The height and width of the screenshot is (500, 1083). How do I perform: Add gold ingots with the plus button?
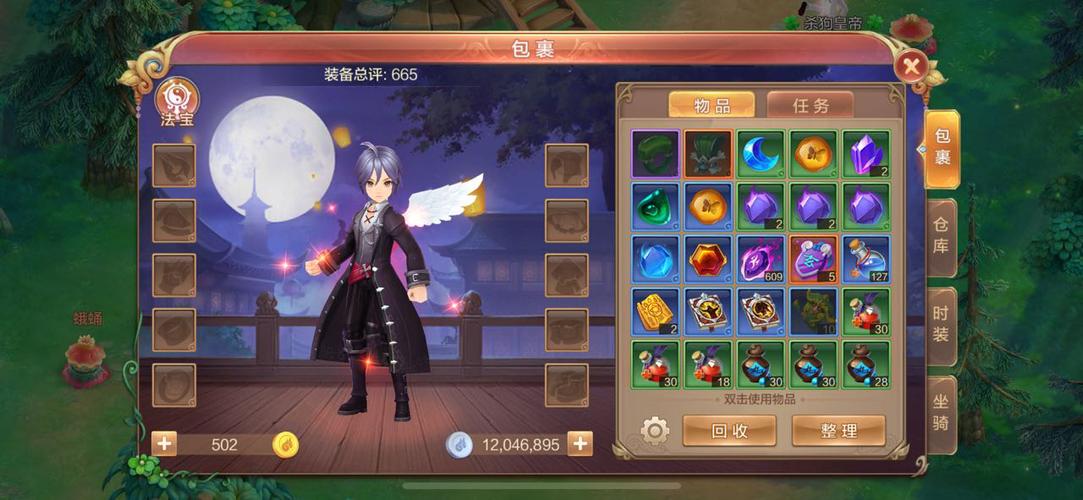pos(164,444)
